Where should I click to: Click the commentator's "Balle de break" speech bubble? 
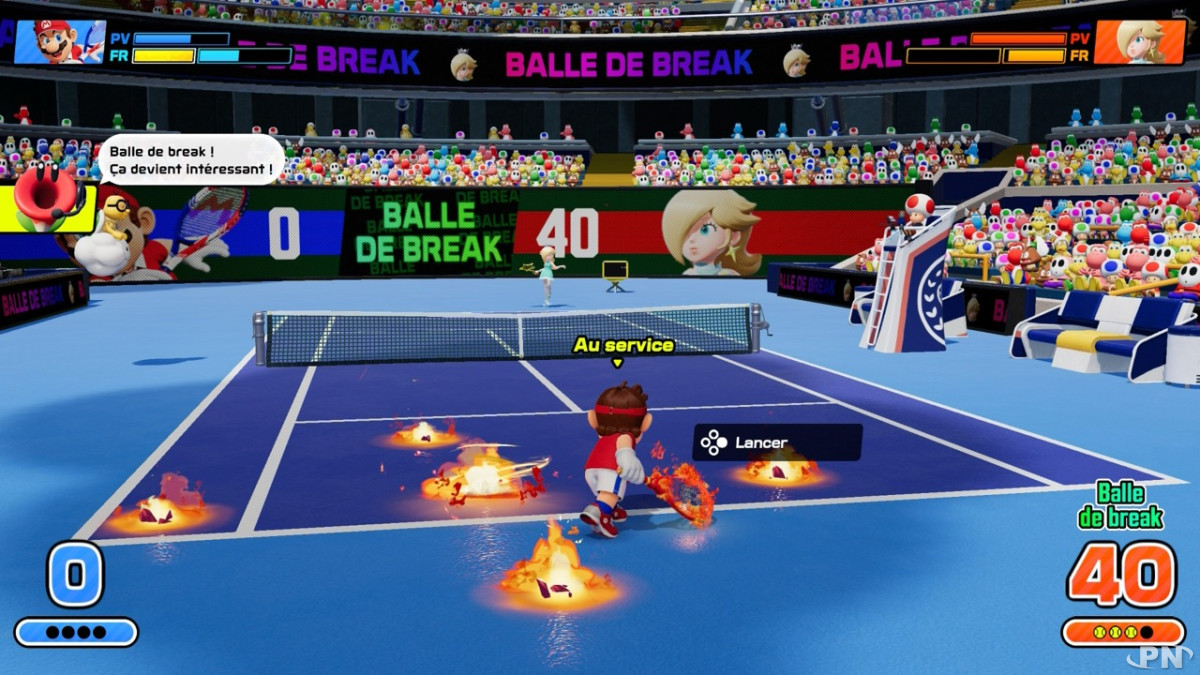(x=190, y=160)
